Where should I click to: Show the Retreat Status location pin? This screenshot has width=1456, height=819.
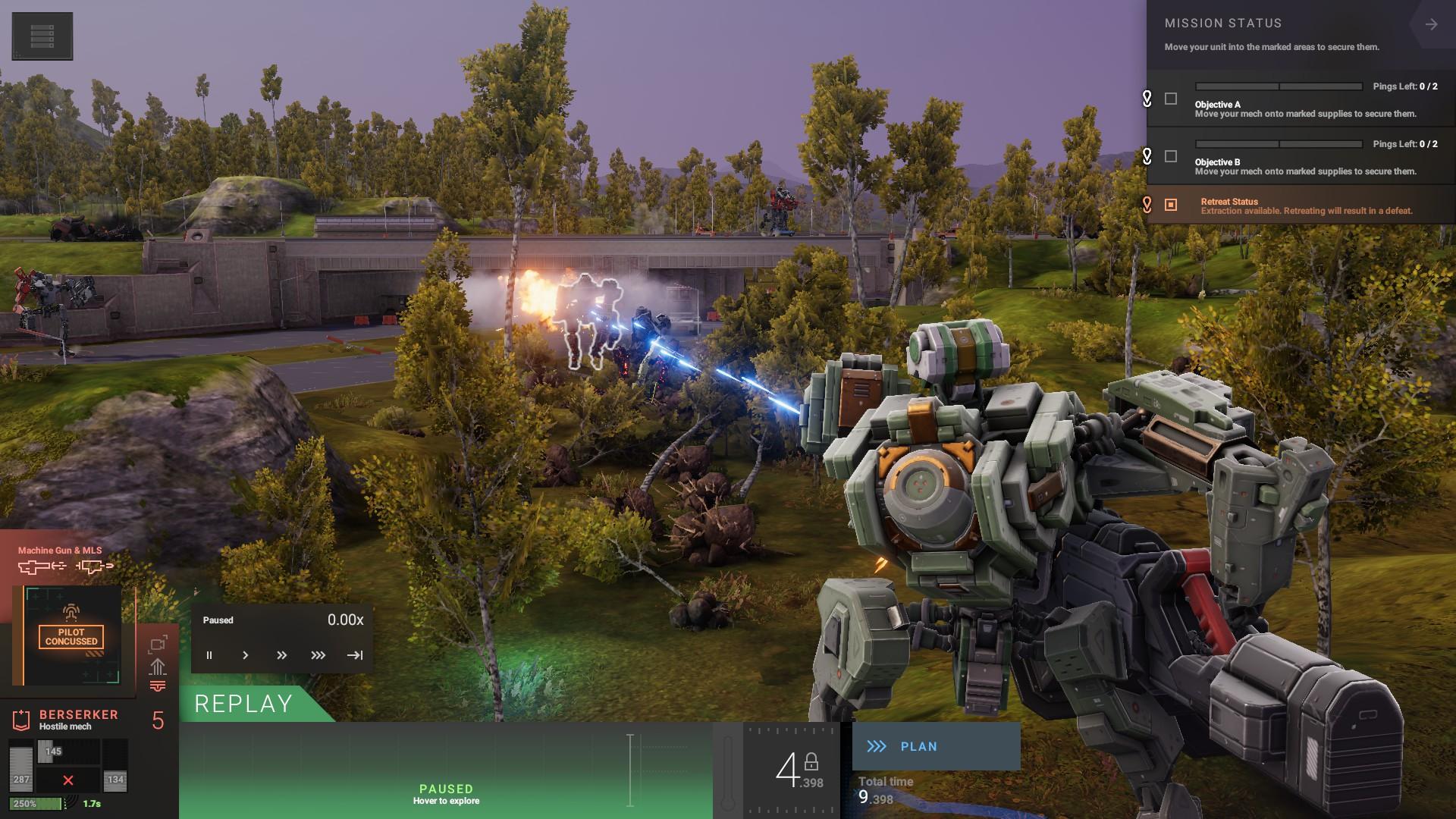click(x=1147, y=205)
